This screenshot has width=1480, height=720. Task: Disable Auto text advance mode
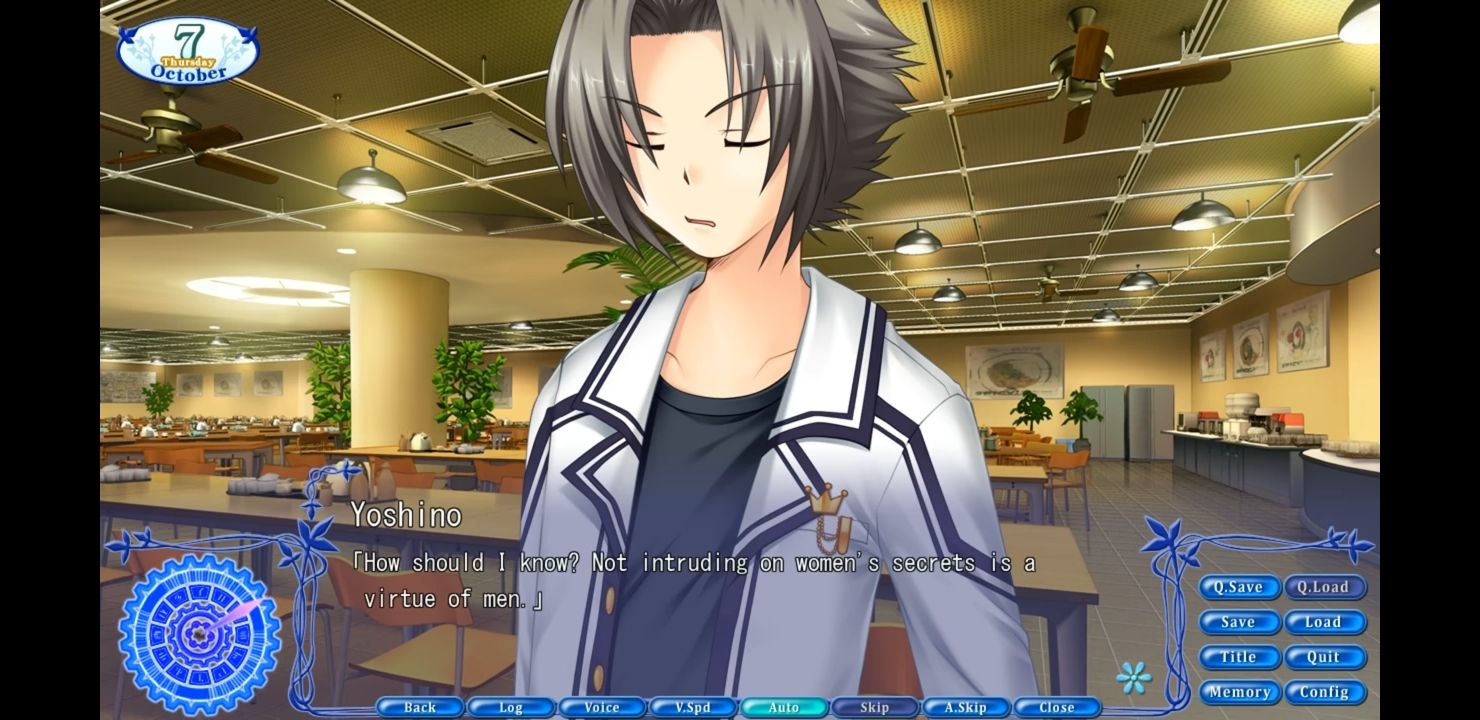coord(783,707)
